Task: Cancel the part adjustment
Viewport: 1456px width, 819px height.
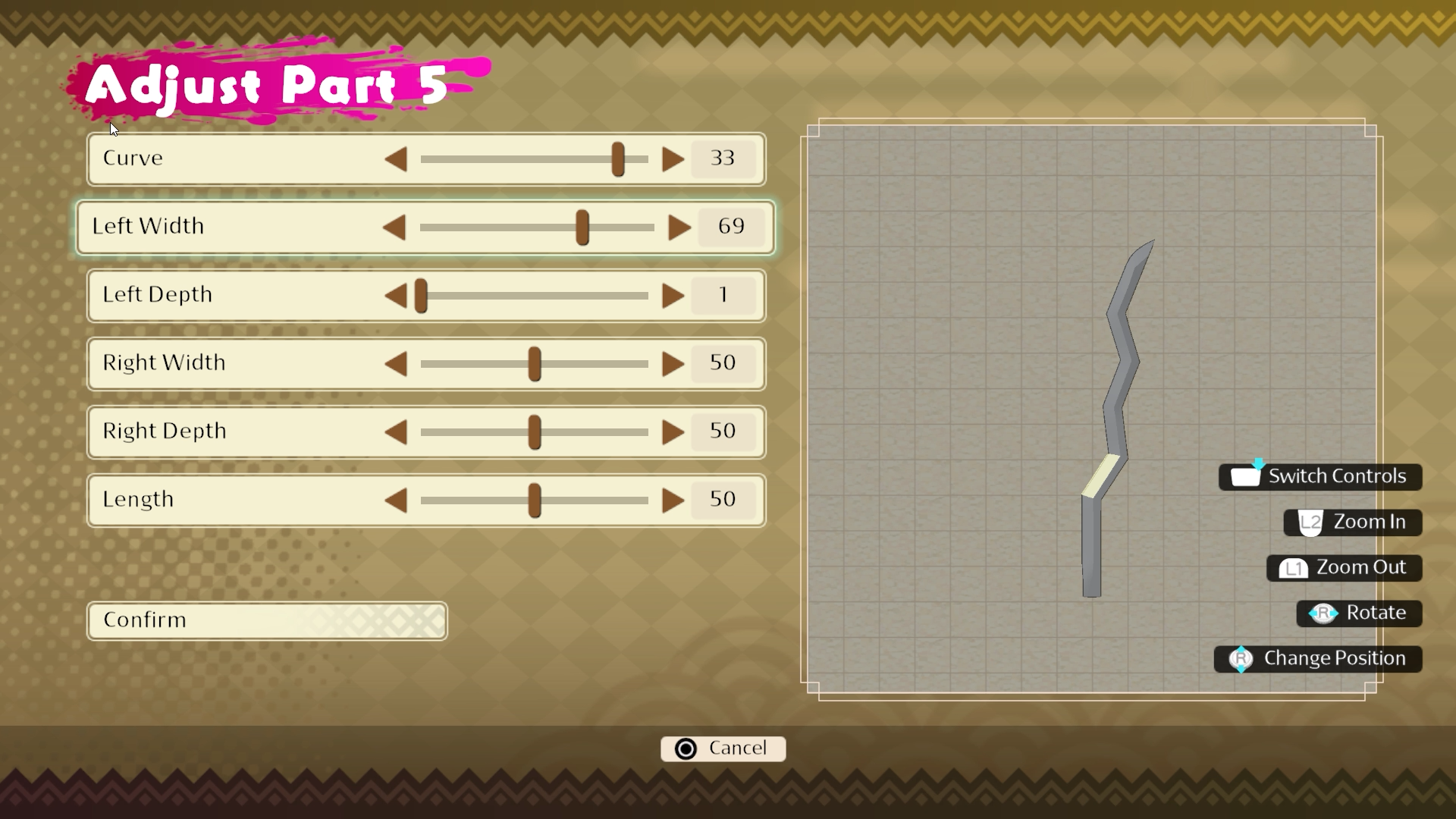Action: tap(723, 748)
